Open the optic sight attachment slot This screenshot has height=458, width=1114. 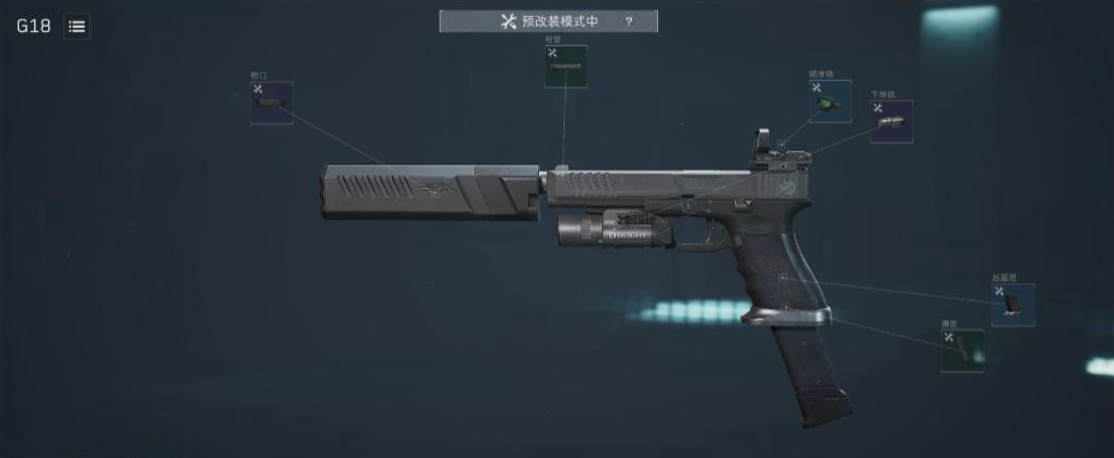pos(829,101)
